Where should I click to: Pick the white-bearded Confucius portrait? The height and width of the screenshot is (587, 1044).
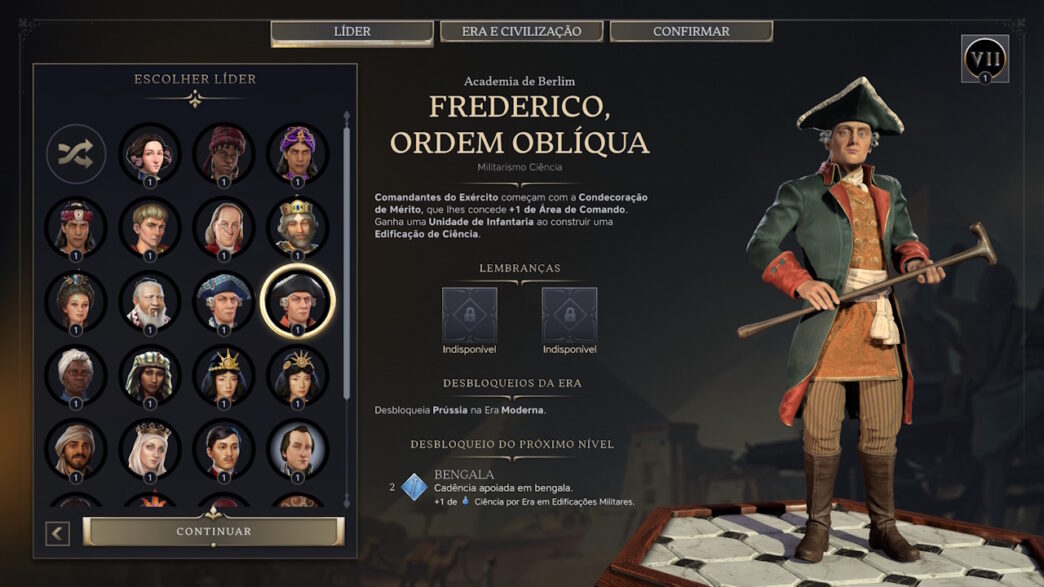point(150,301)
